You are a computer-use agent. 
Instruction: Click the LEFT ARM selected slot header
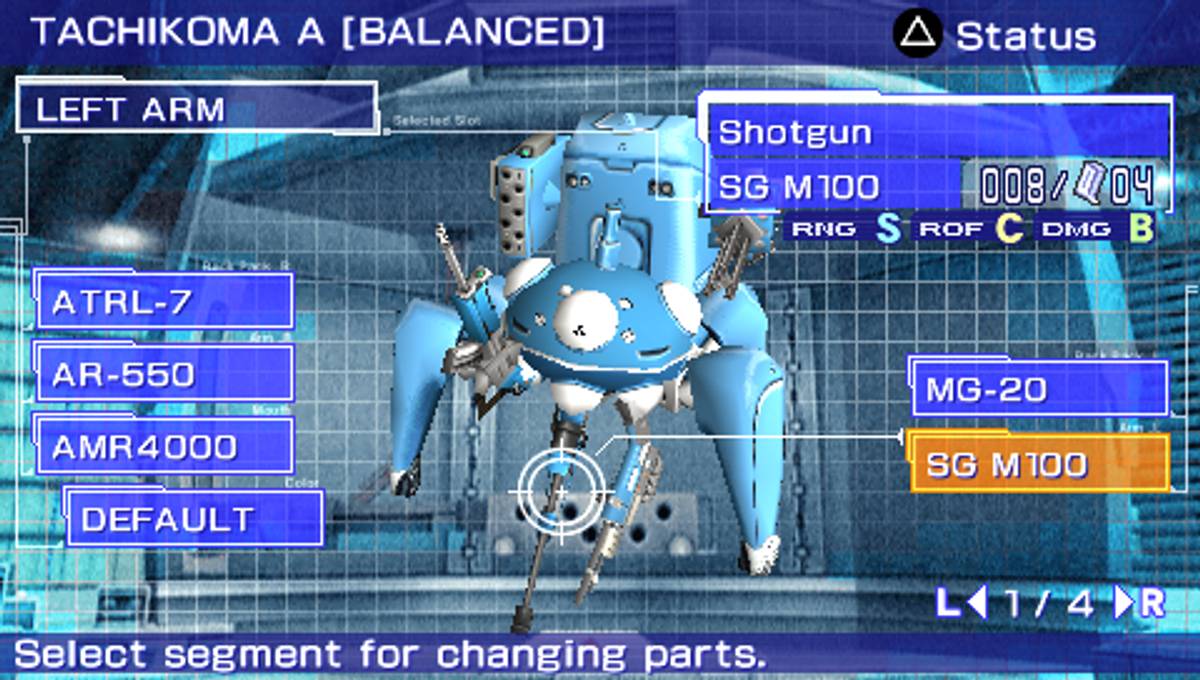[x=197, y=108]
